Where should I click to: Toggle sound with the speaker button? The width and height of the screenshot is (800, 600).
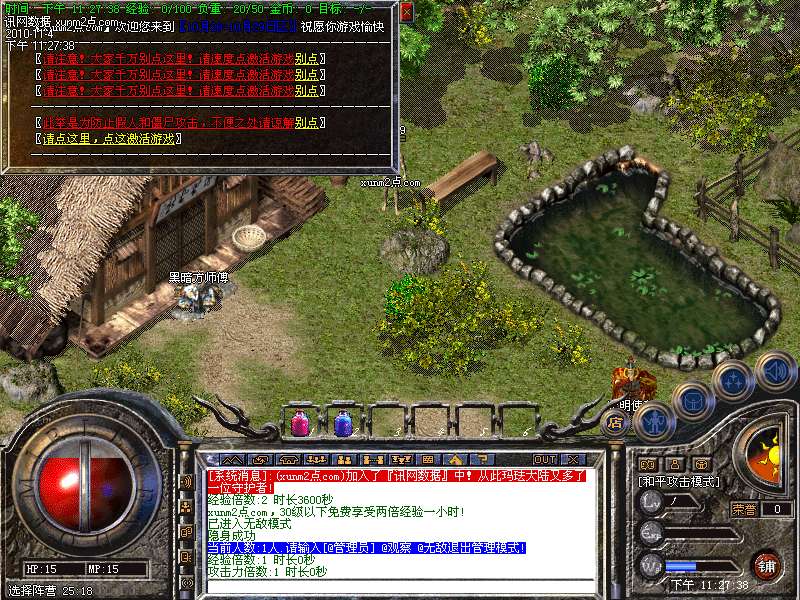pyautogui.click(x=775, y=371)
